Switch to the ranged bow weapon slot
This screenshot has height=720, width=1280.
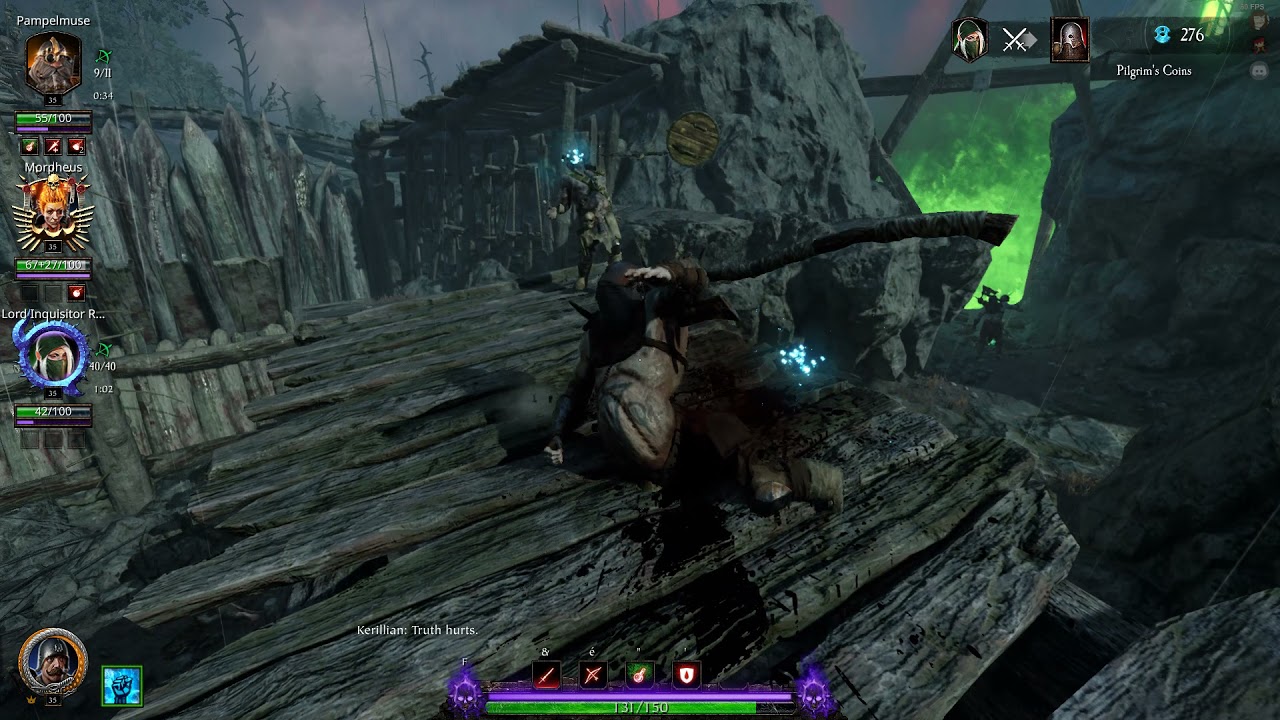593,676
